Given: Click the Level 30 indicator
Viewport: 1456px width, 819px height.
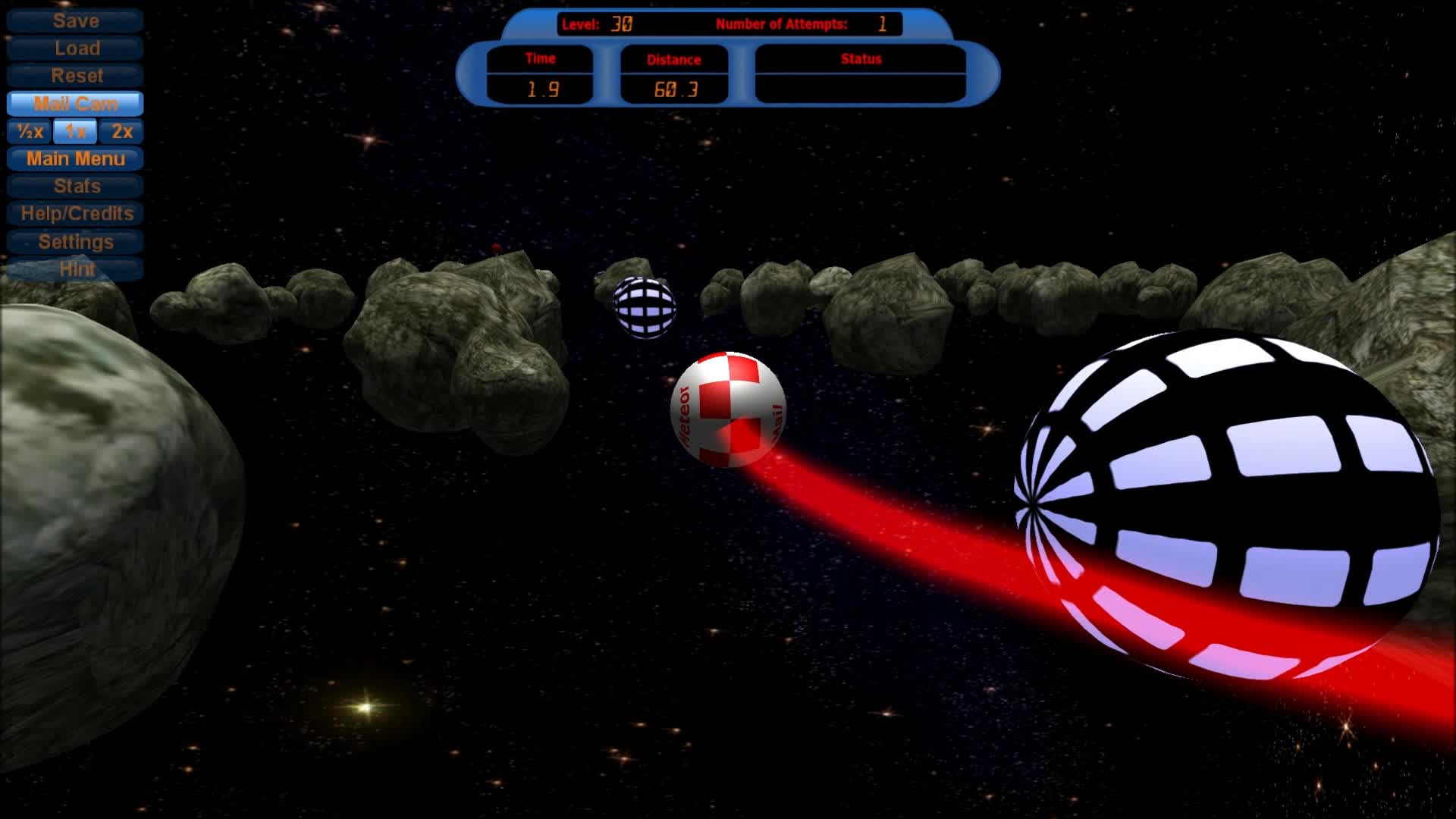Looking at the screenshot, I should (x=597, y=24).
